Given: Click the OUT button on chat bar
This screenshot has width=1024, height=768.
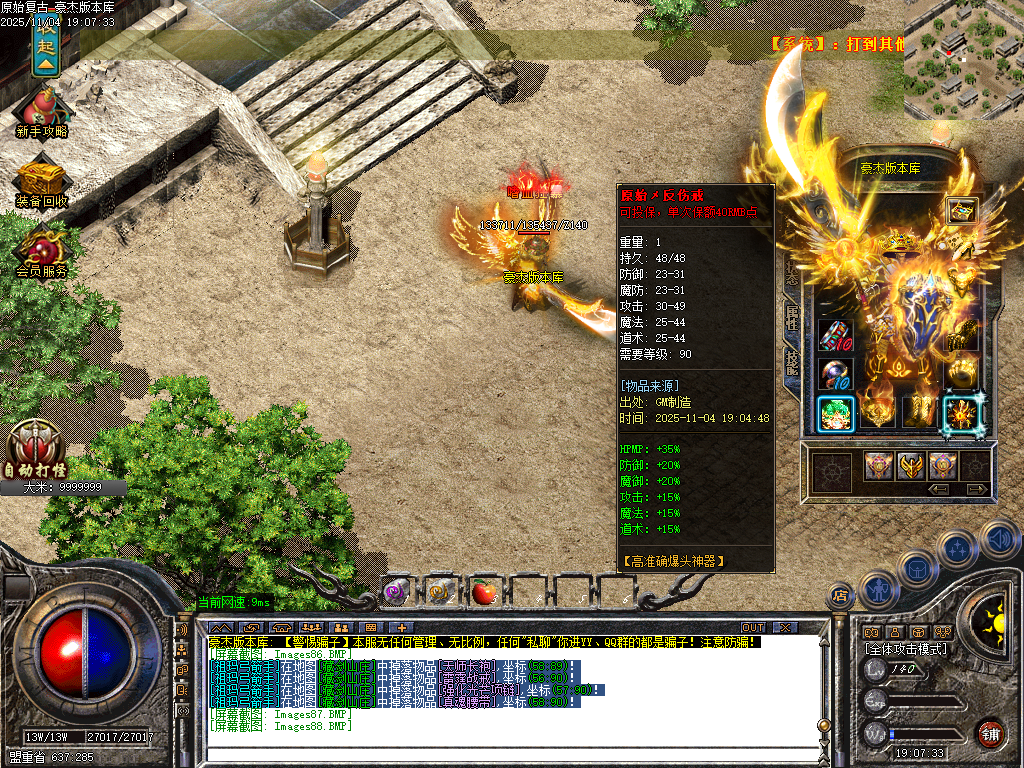Looking at the screenshot, I should (x=753, y=627).
